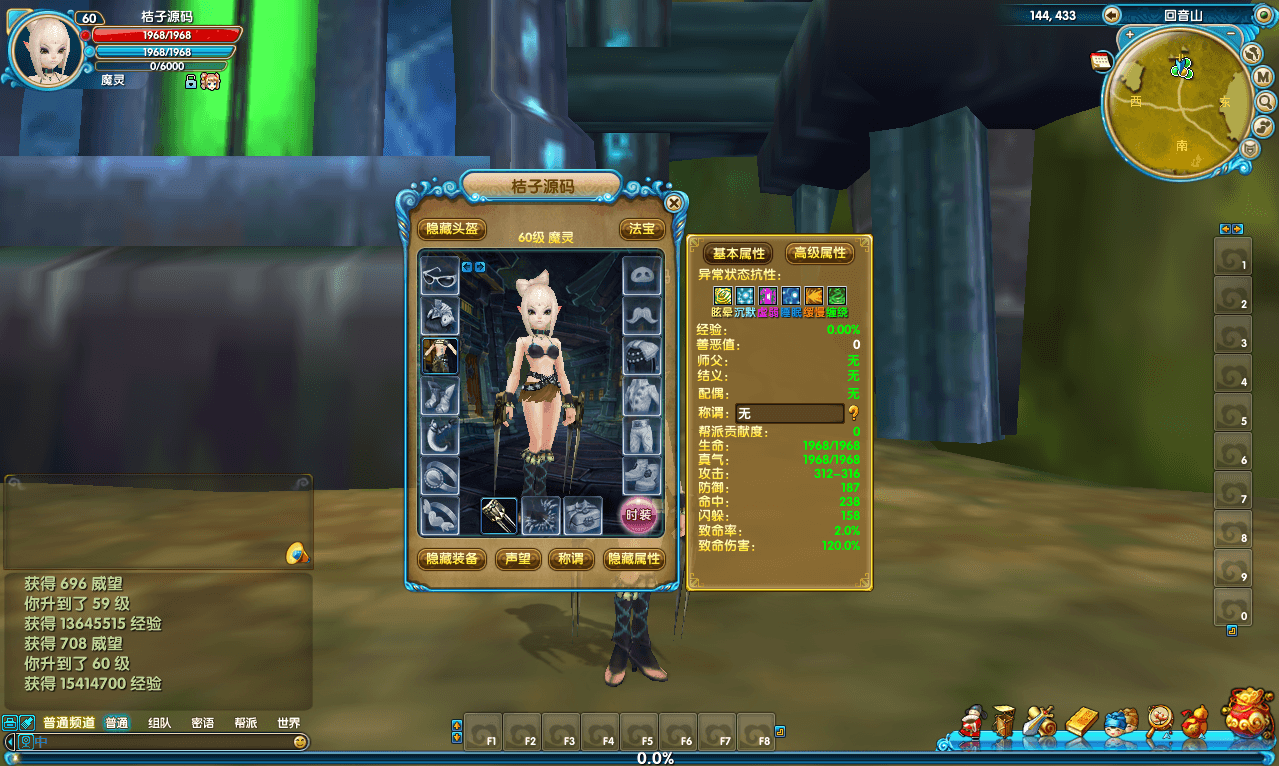Select the mustache accessory slot

tap(642, 316)
